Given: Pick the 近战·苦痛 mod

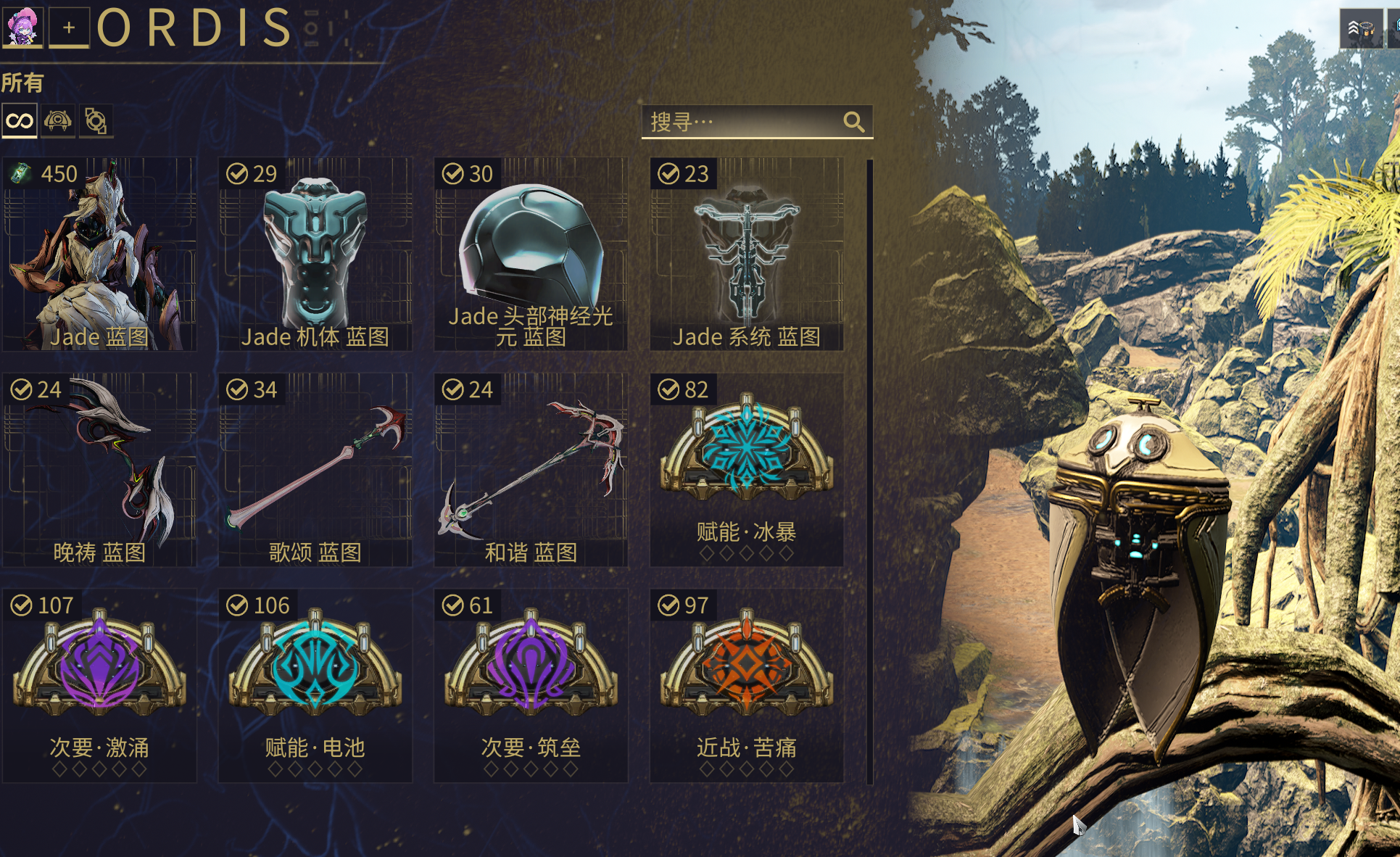Looking at the screenshot, I should [747, 686].
